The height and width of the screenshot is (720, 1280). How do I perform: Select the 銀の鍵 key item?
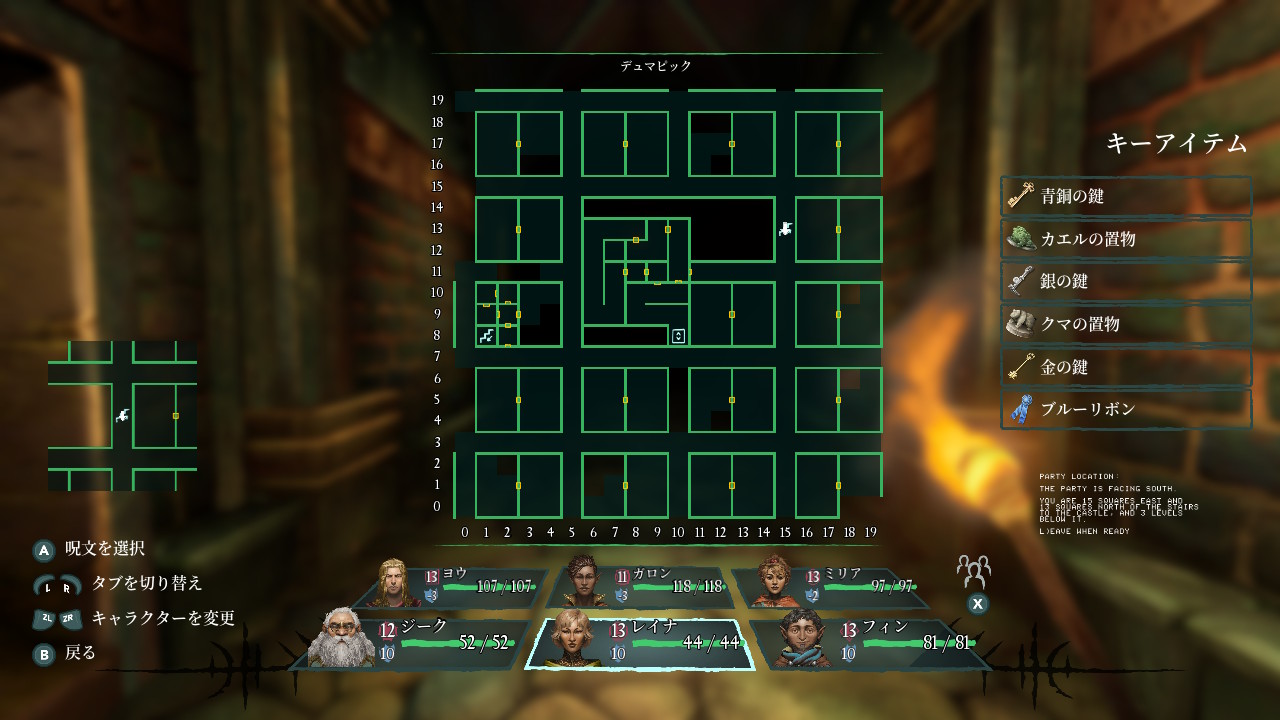(x=1126, y=282)
